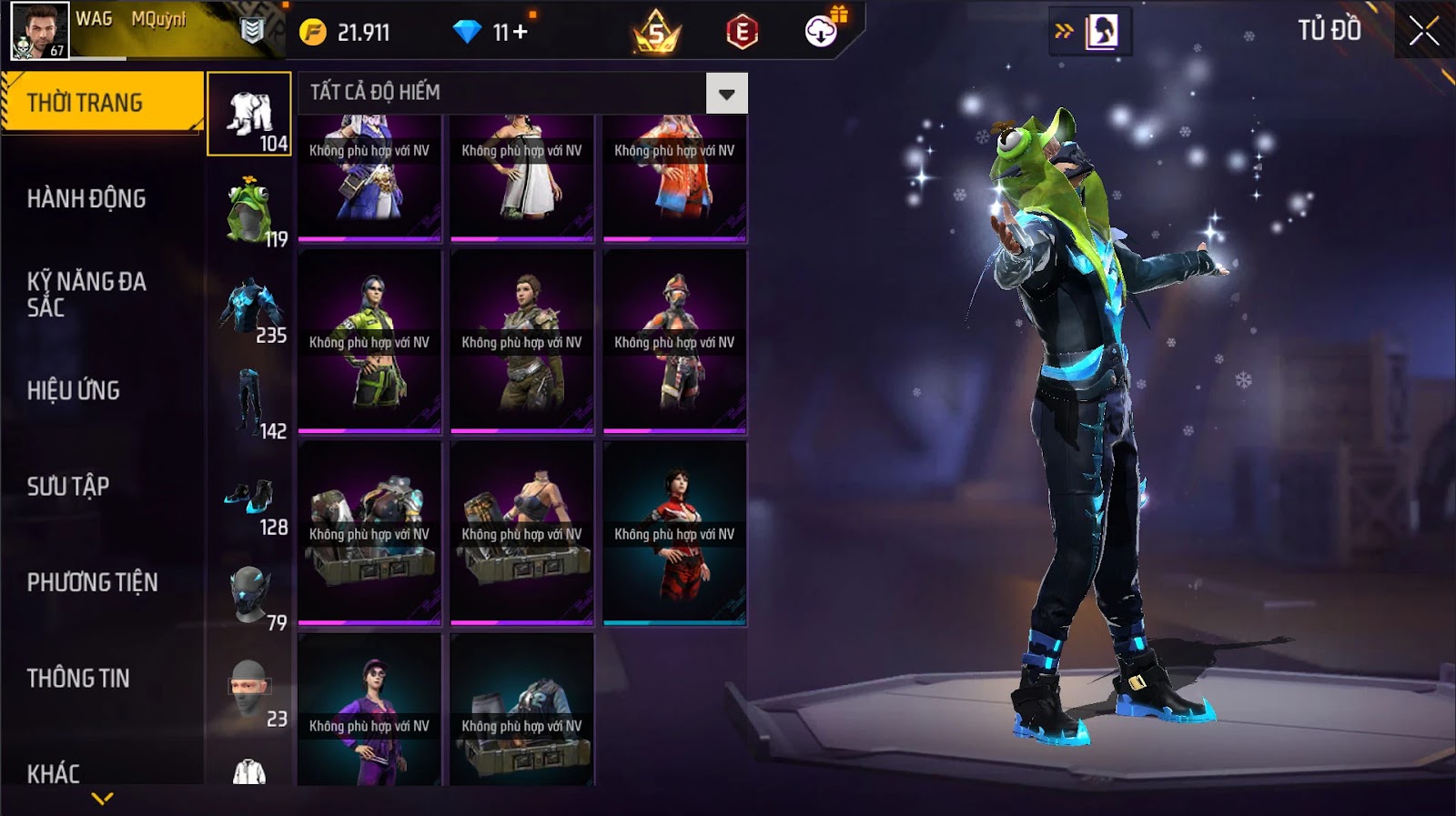1456x816 pixels.
Task: Switch to the jacket tops category
Action: [x=249, y=309]
